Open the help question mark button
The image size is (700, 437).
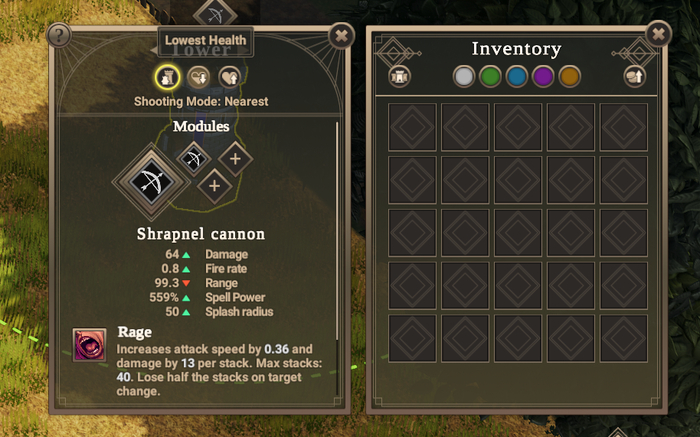(59, 36)
